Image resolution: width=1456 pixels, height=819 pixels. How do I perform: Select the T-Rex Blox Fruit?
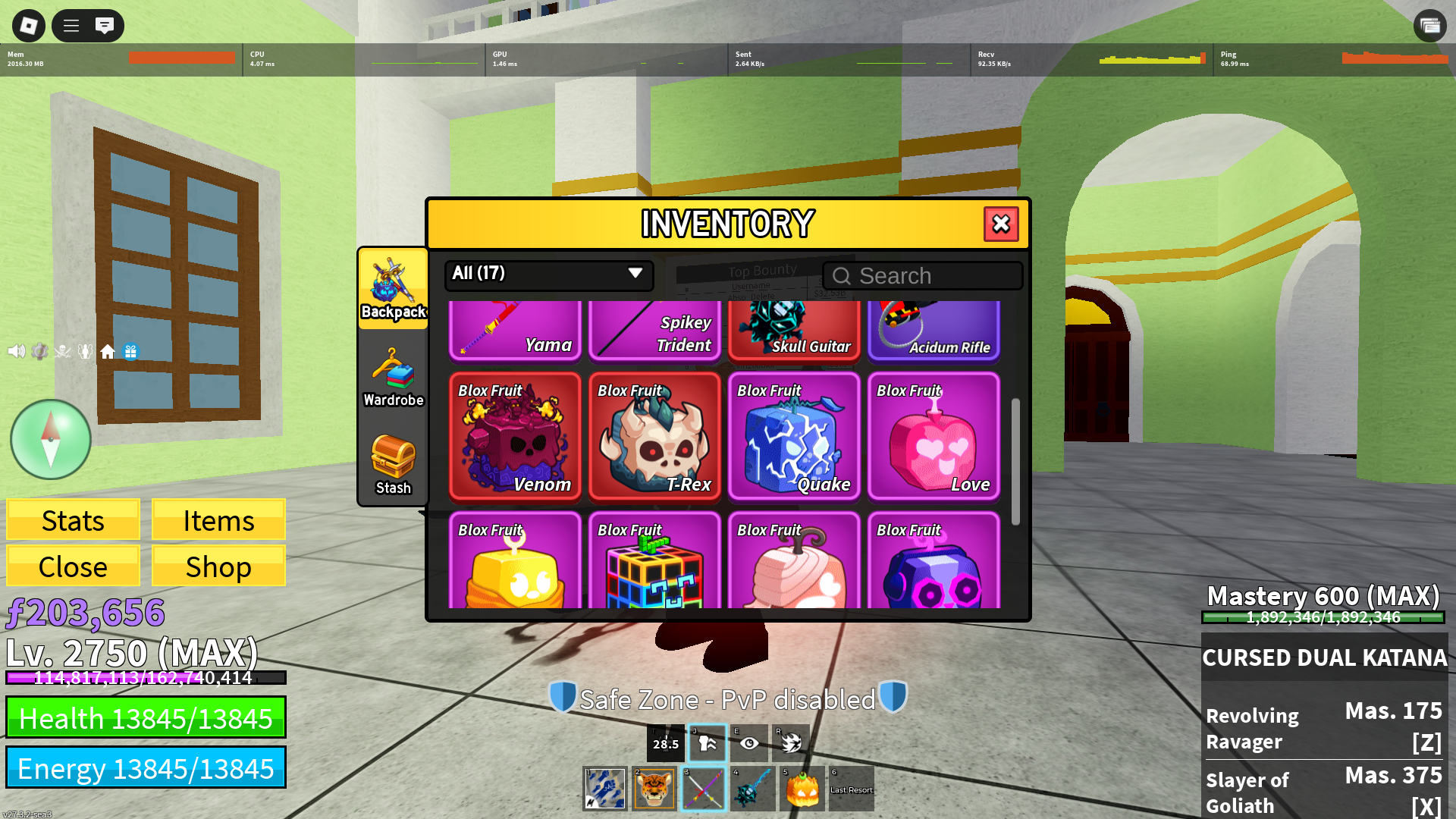click(654, 437)
